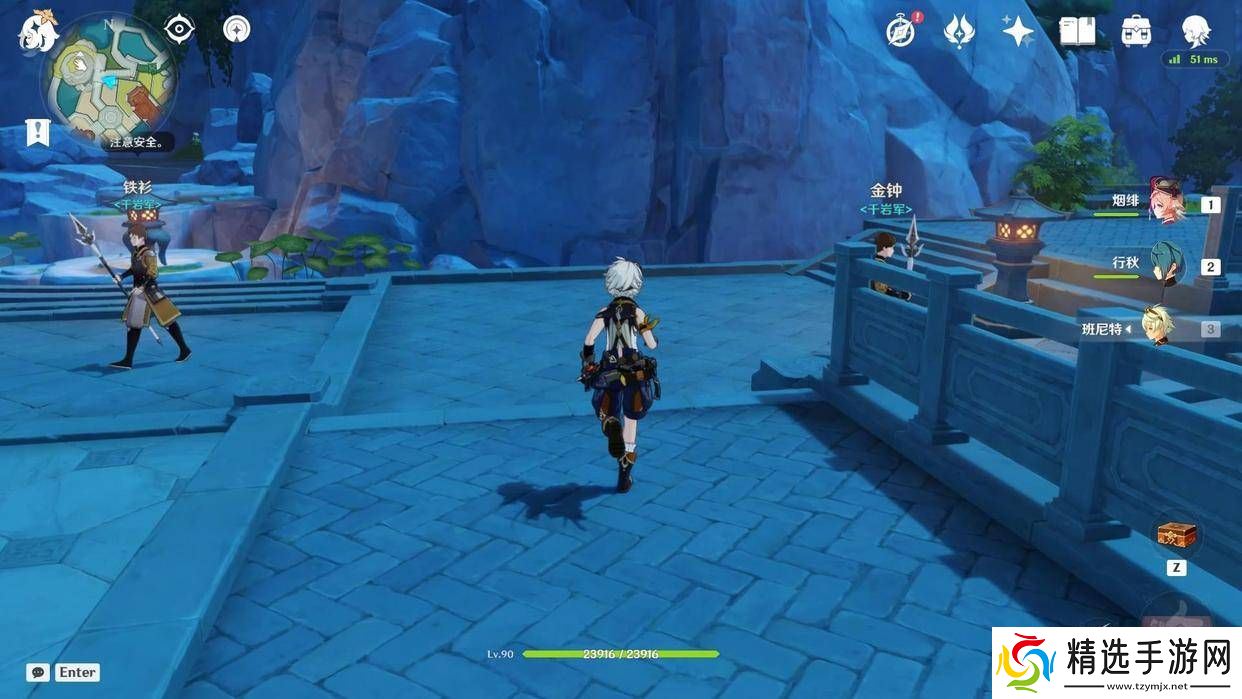Open the quest banner exclamation icon
The image size is (1242, 699).
point(38,132)
